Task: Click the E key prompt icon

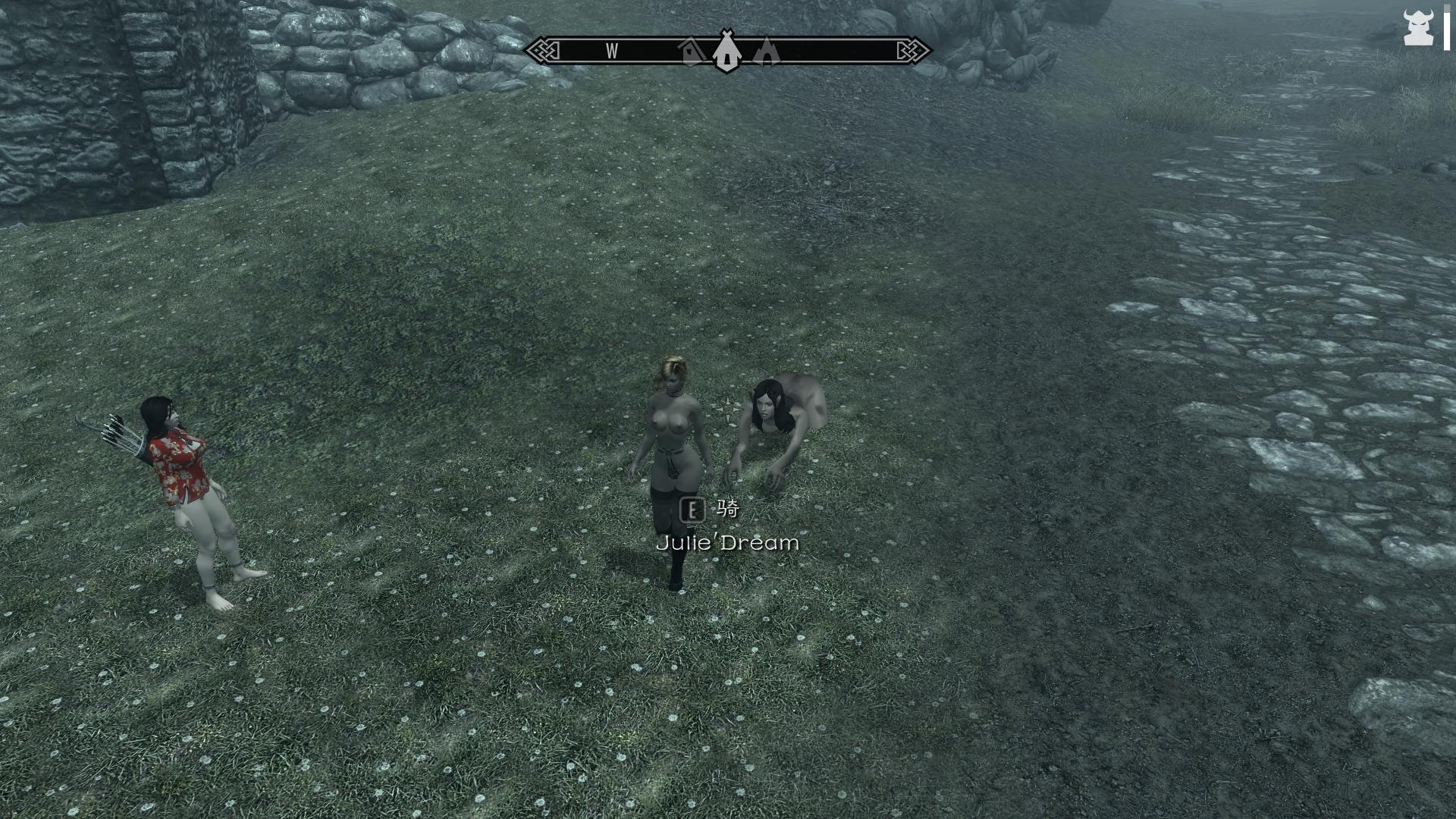Action: click(693, 510)
